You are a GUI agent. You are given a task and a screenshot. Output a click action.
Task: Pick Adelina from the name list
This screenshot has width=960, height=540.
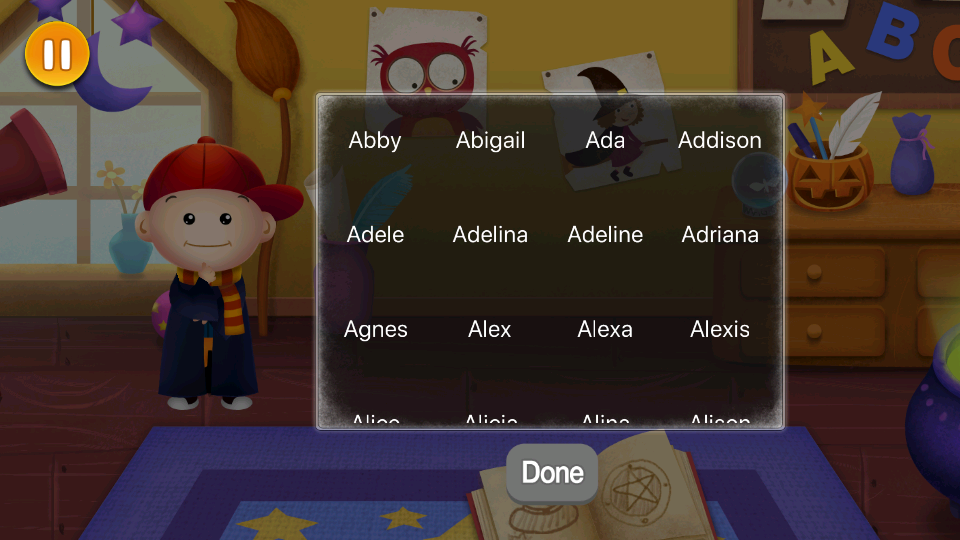click(x=490, y=235)
